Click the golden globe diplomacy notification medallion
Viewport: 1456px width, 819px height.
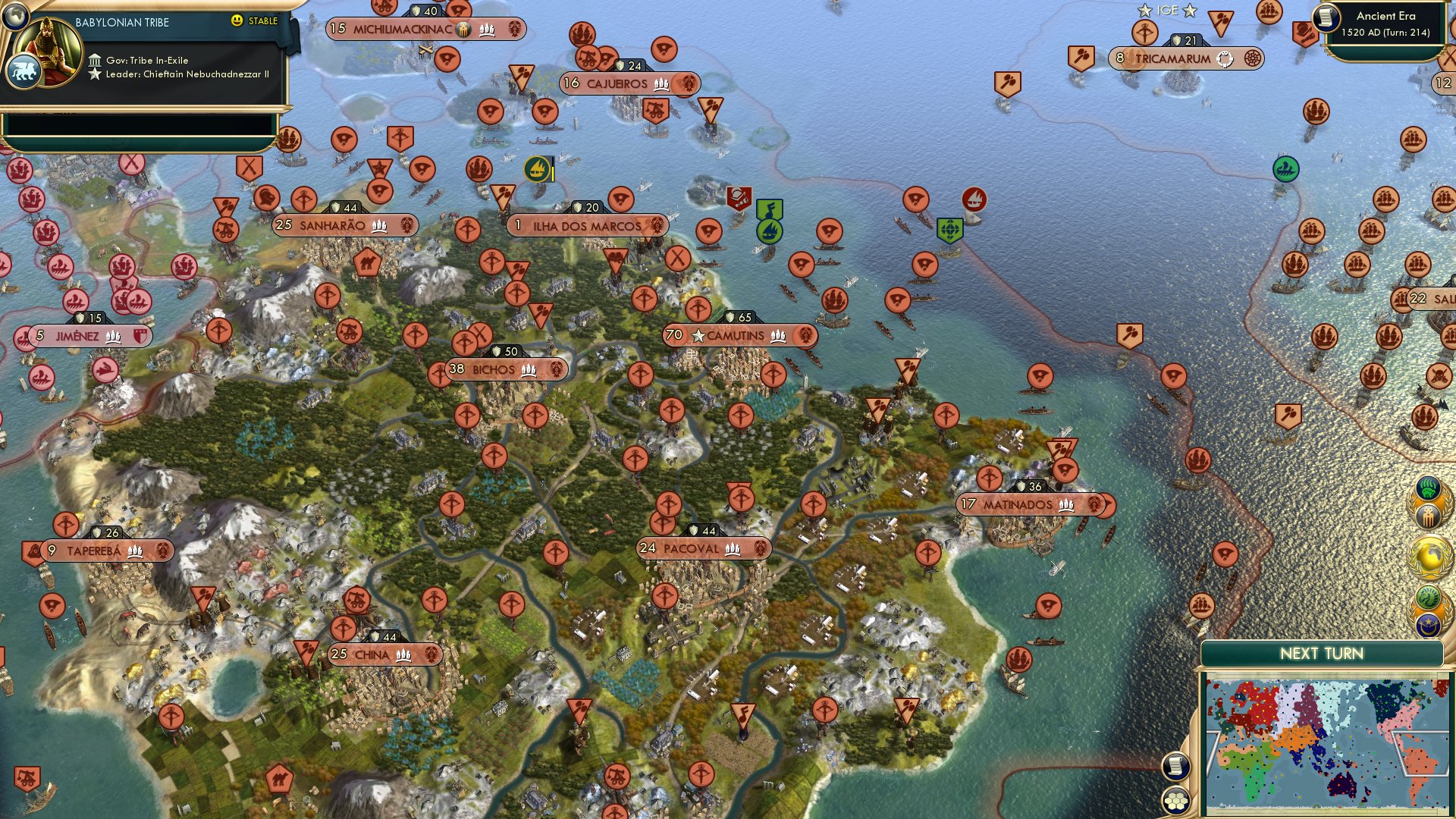1431,556
